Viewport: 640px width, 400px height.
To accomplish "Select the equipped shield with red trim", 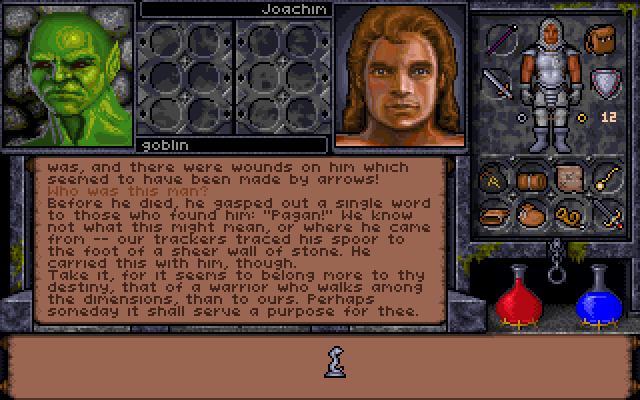I will [x=602, y=82].
